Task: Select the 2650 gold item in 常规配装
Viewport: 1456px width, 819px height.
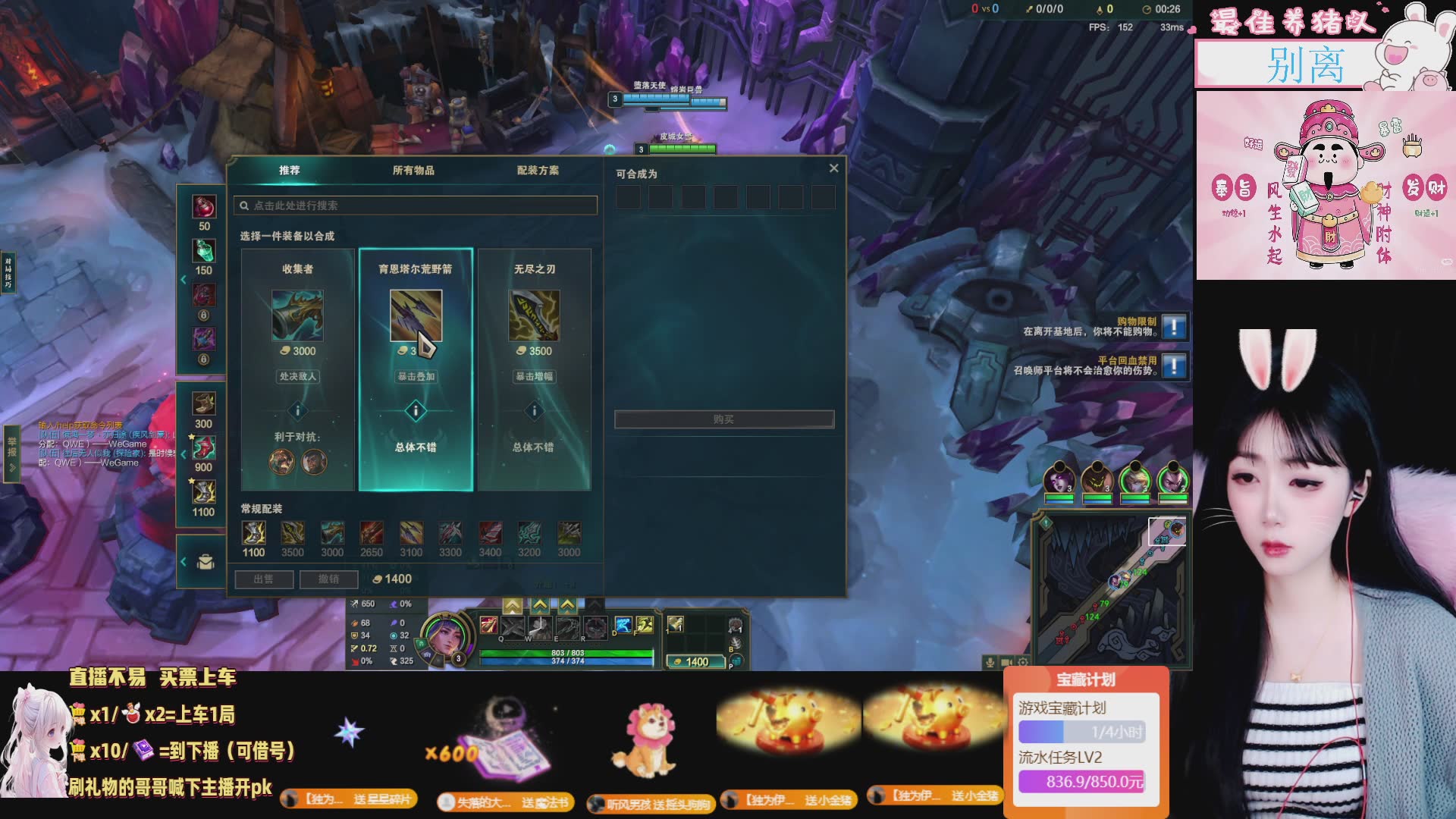Action: point(372,533)
